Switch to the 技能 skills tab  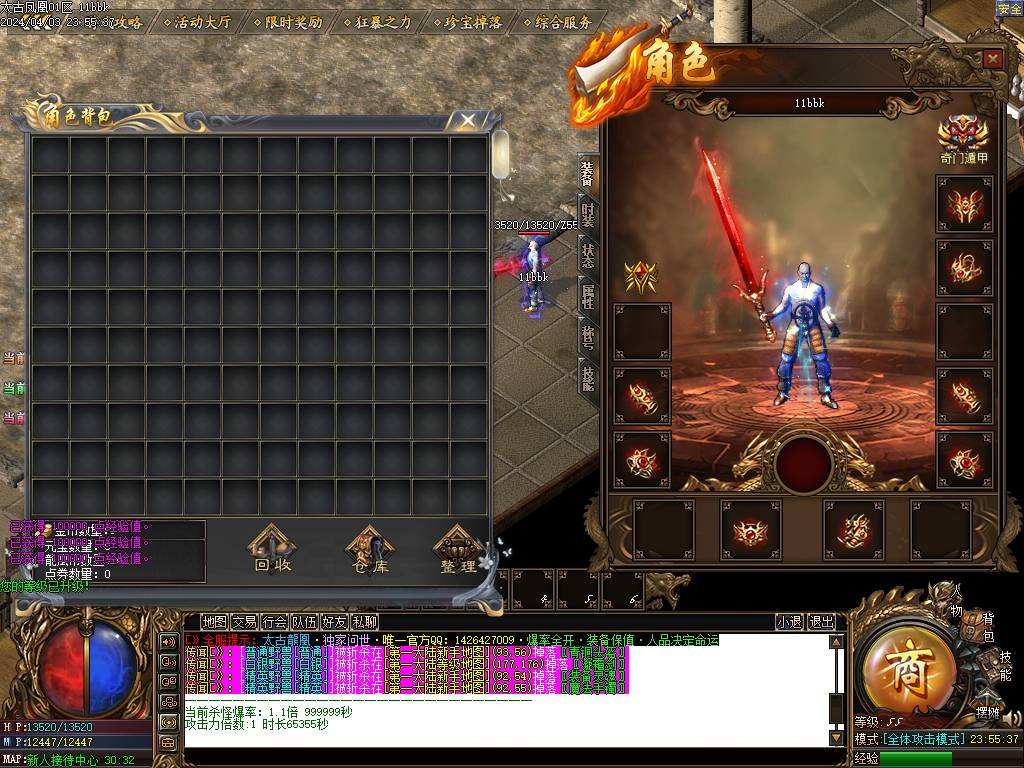[x=588, y=377]
